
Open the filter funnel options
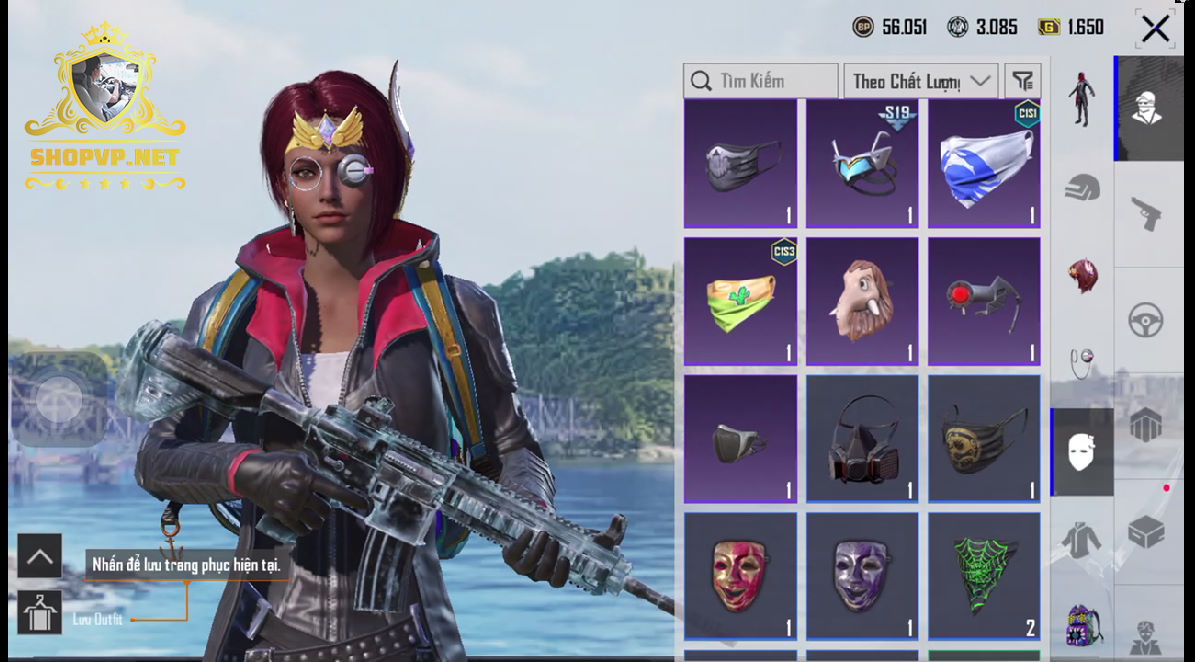click(1022, 81)
